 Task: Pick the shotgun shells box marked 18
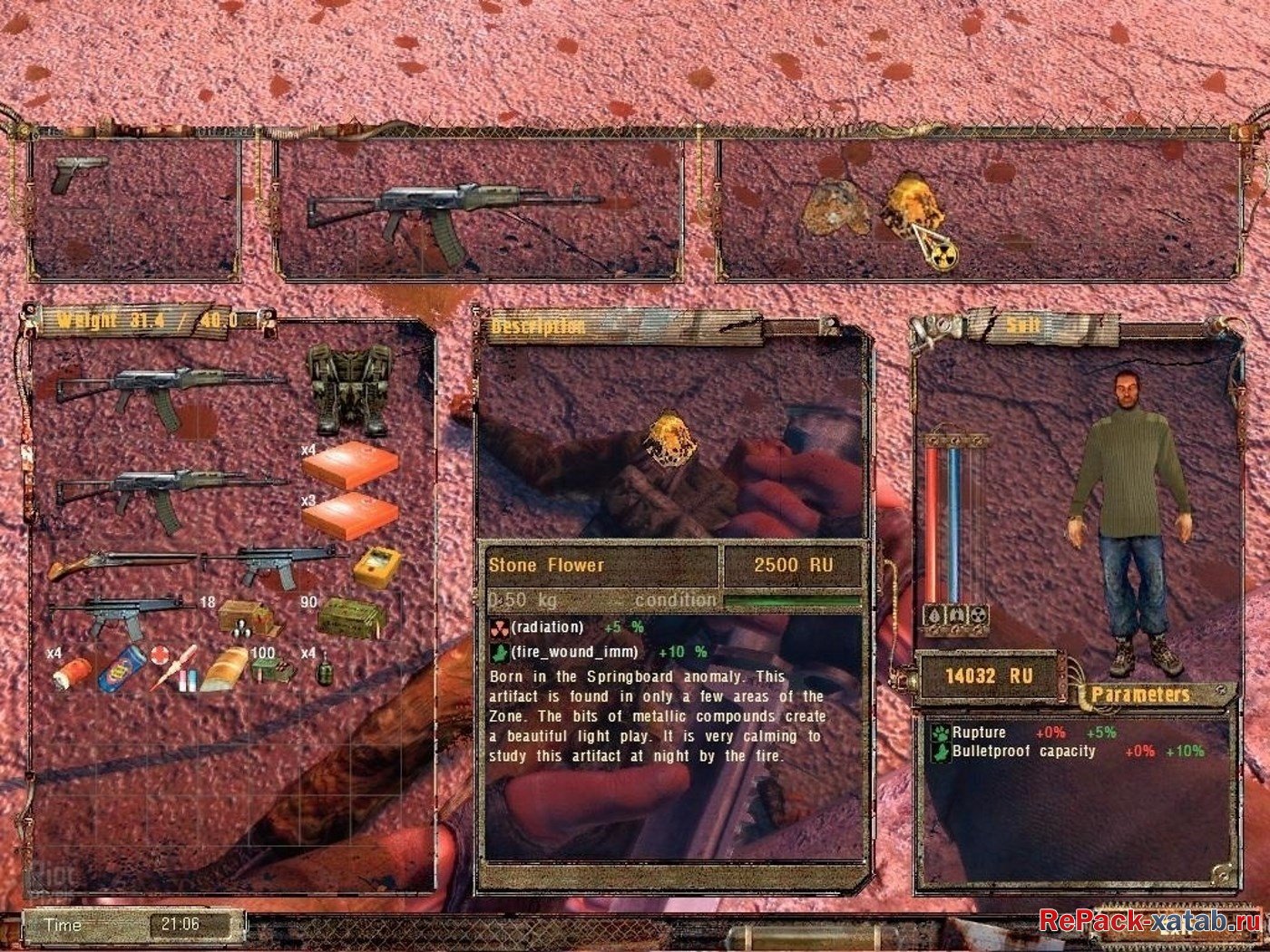point(247,617)
